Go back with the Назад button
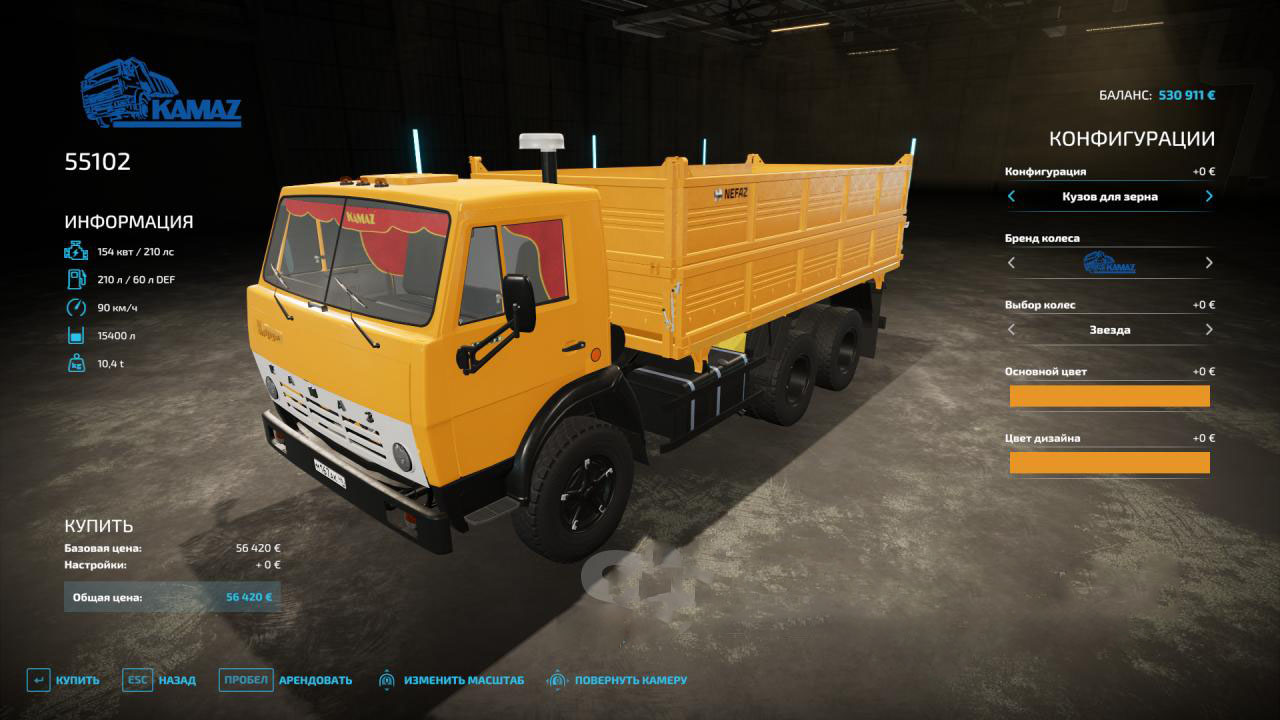The height and width of the screenshot is (720, 1280). (x=160, y=680)
